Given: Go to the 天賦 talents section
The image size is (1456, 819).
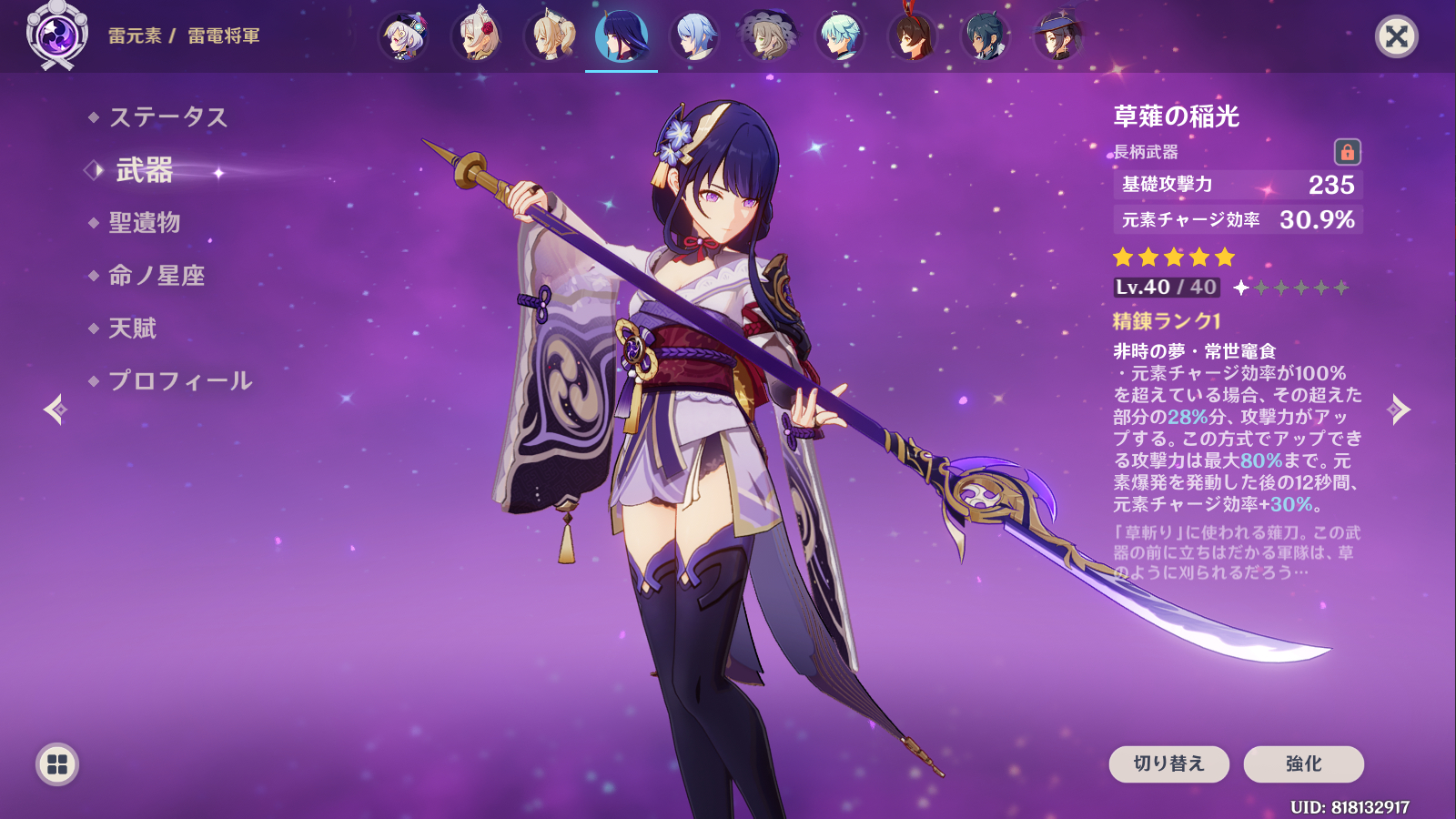Looking at the screenshot, I should click(133, 329).
